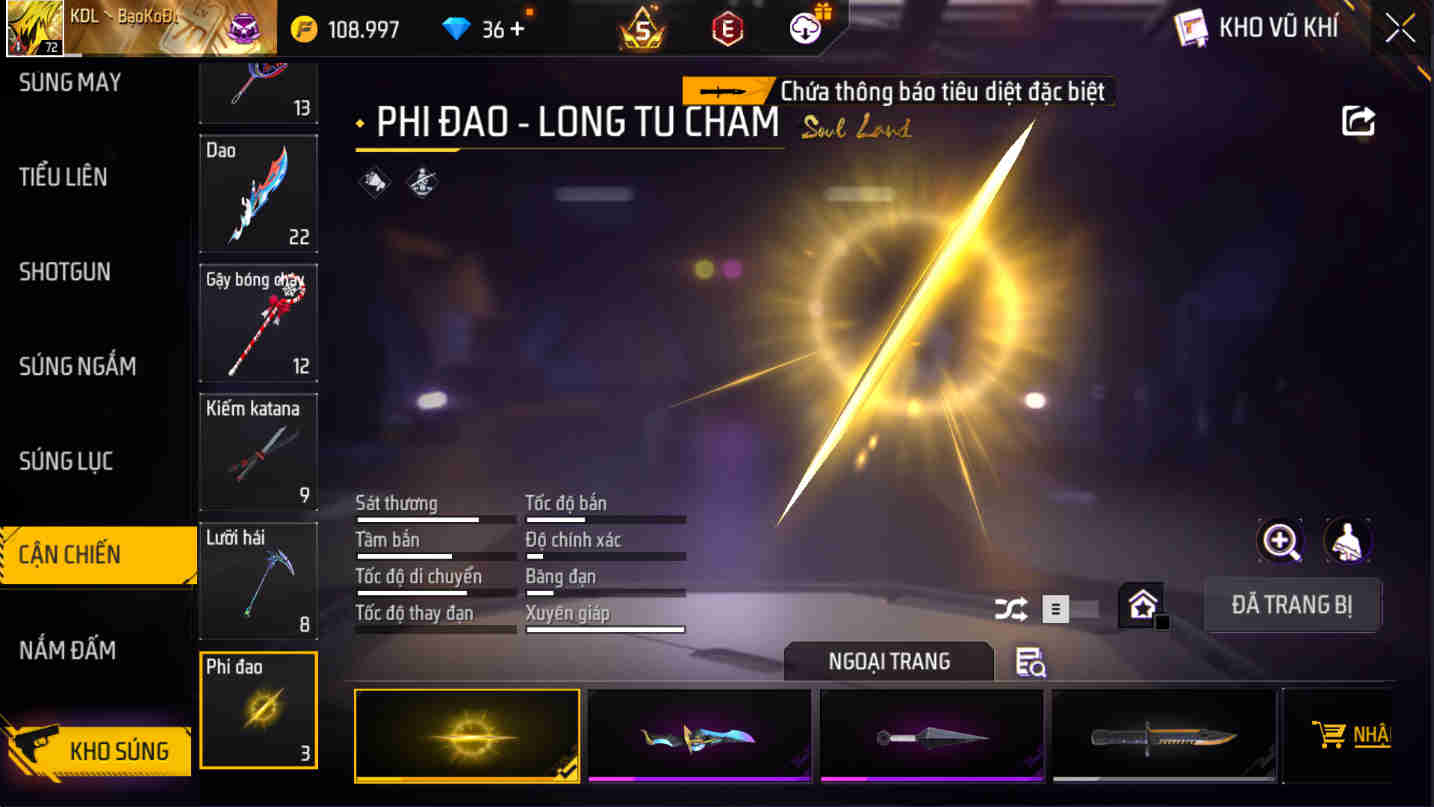Select the character preview icon beside the magnifier

1347,541
